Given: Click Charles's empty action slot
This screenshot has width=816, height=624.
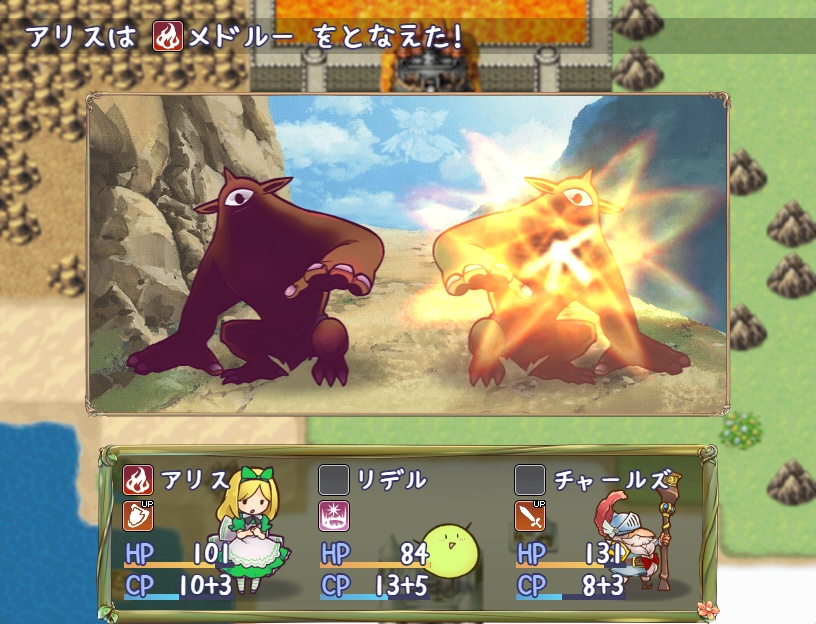Looking at the screenshot, I should pos(530,480).
